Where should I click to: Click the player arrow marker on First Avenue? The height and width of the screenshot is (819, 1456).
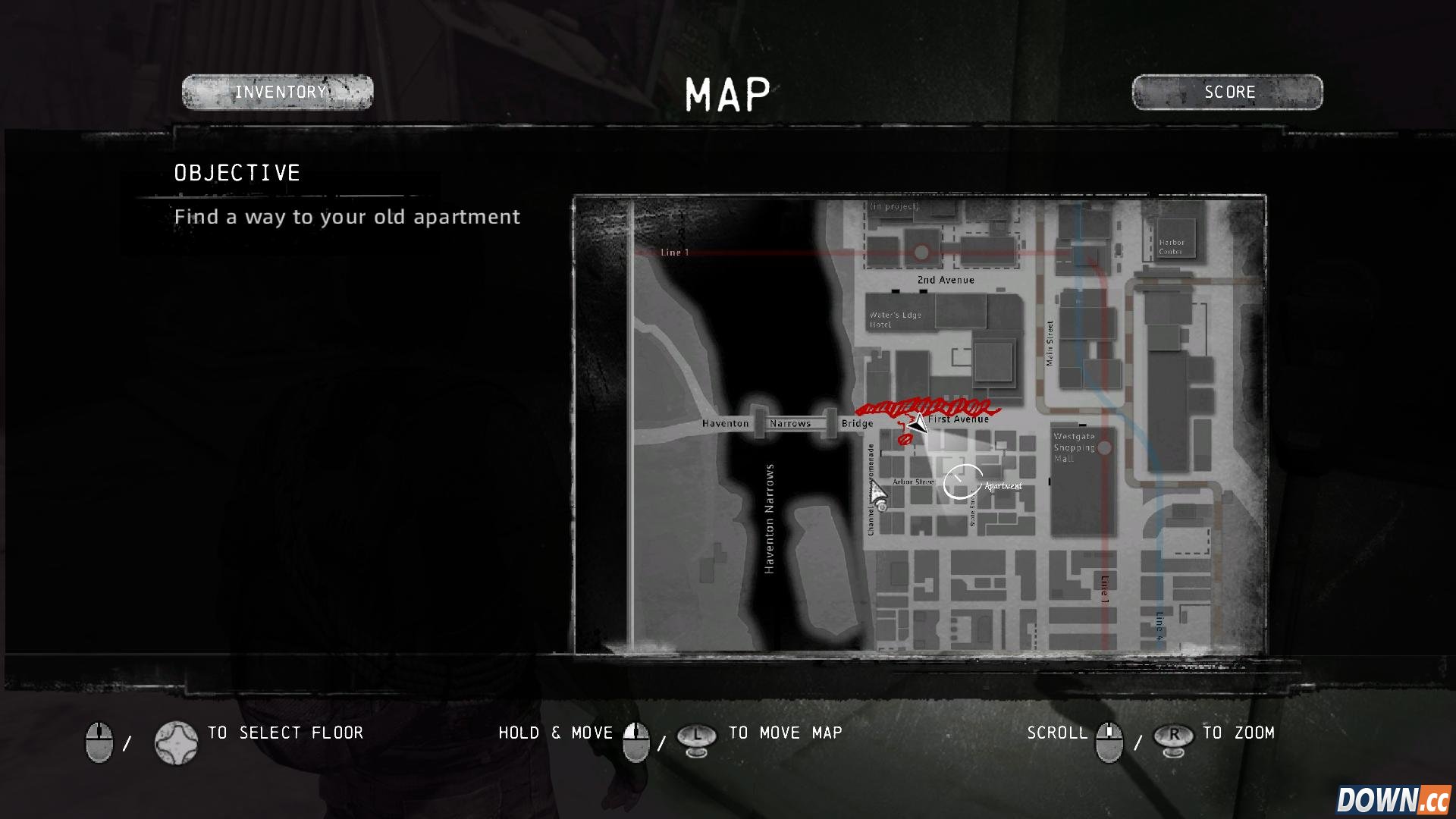coord(918,423)
